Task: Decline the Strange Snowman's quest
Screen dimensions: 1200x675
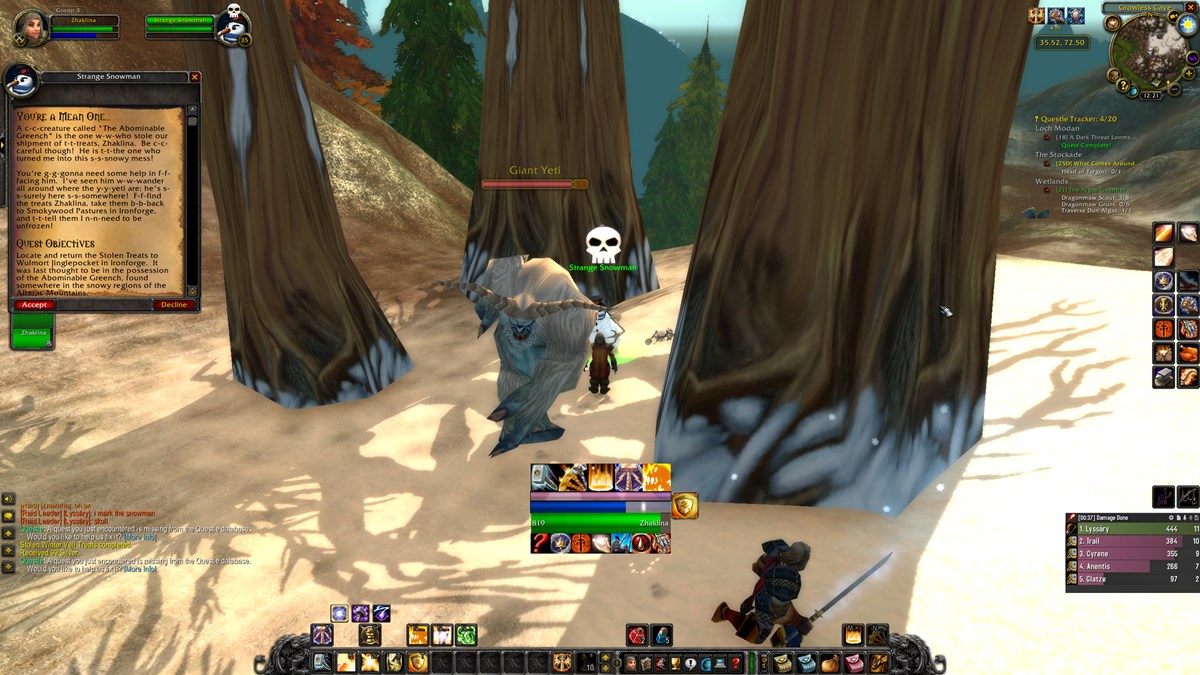Action: point(174,305)
